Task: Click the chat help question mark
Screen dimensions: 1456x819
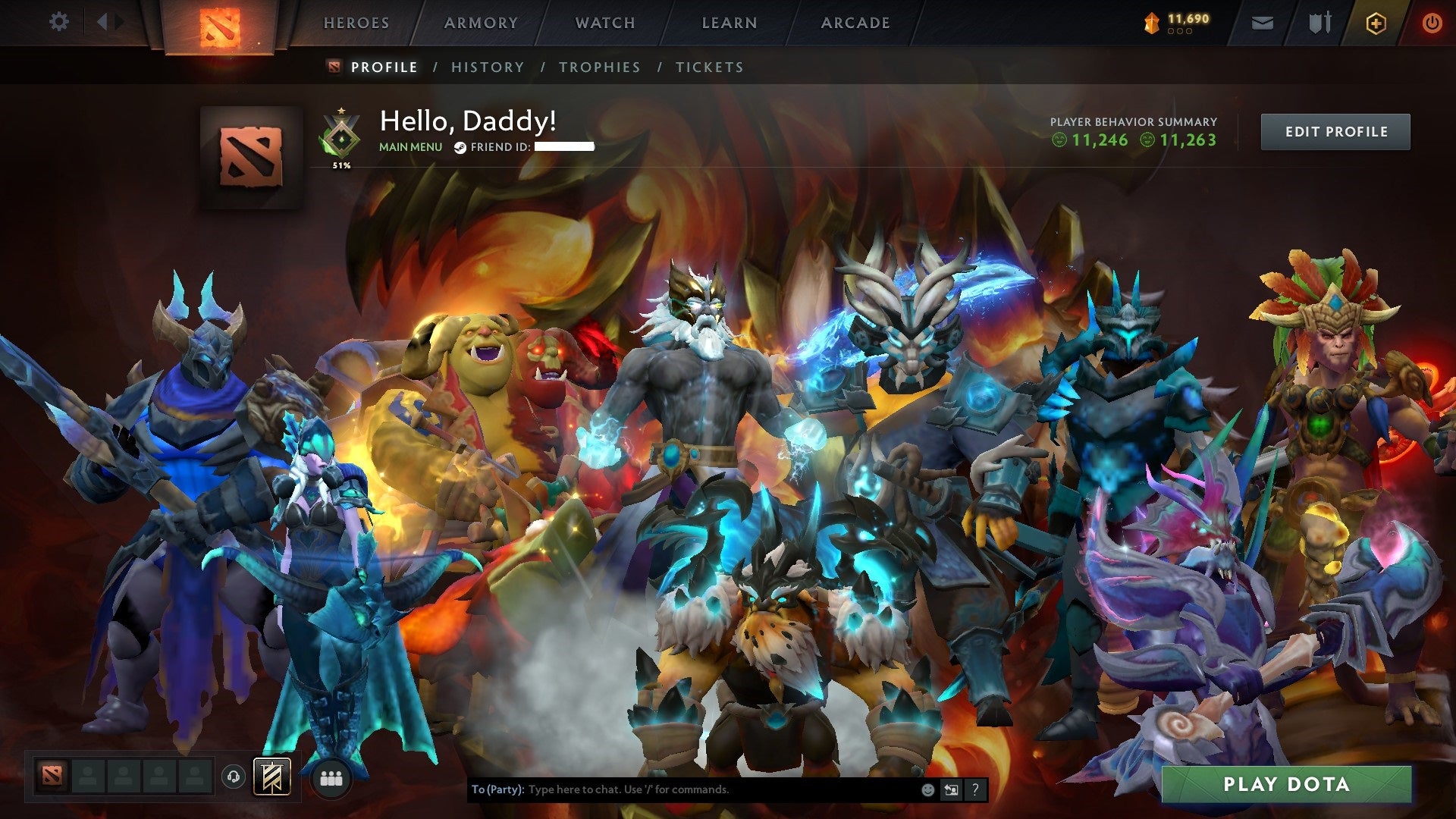Action: pos(975,789)
